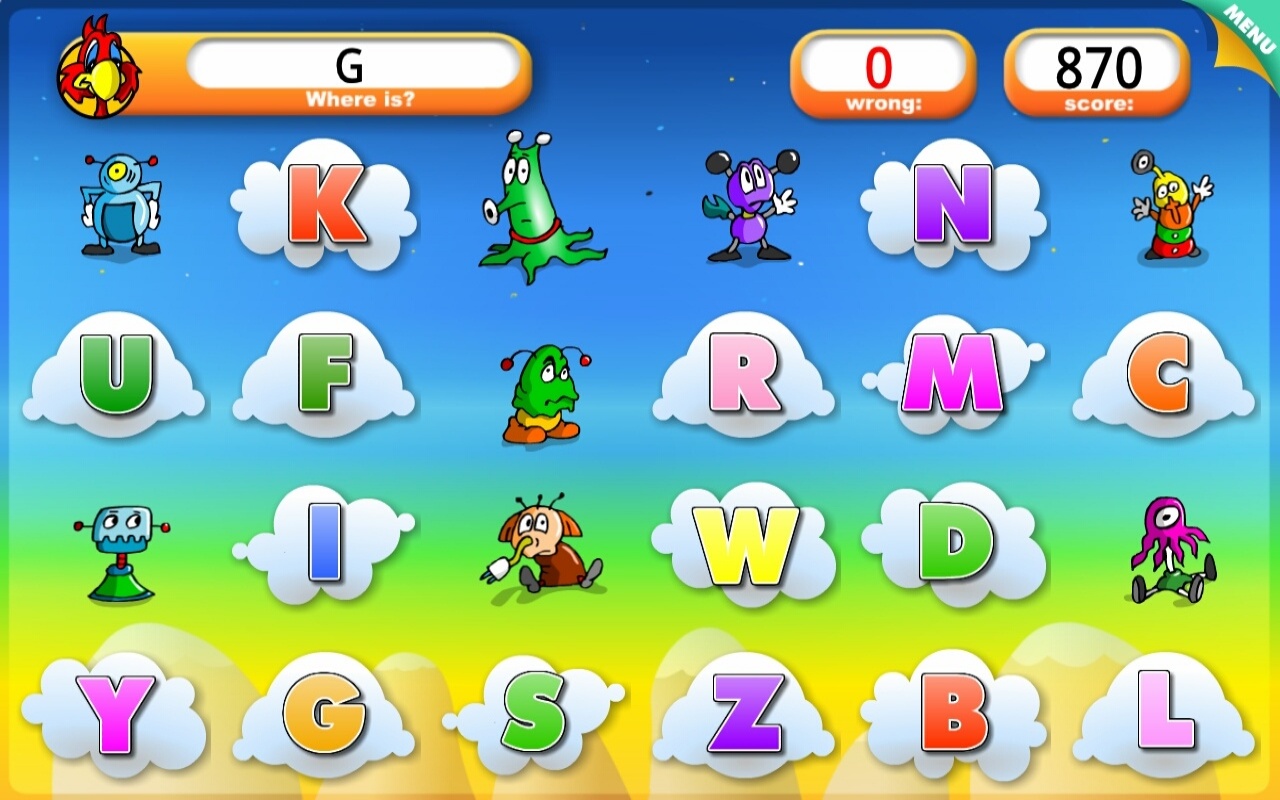The image size is (1280, 800).
Task: Click the score display showing 870
Action: 1097,66
